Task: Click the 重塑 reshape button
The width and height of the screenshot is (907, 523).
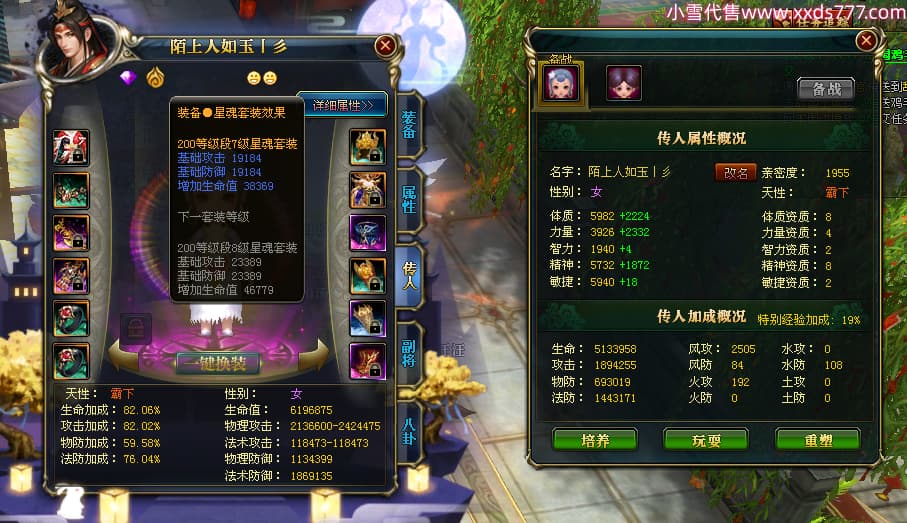Action: coord(817,439)
